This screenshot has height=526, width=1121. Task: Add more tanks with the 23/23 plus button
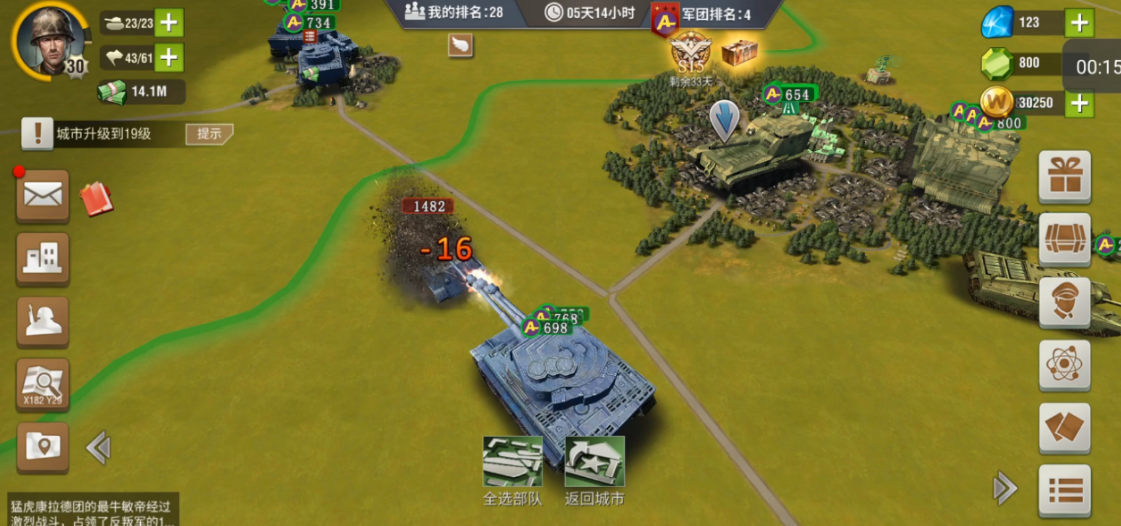coord(169,23)
